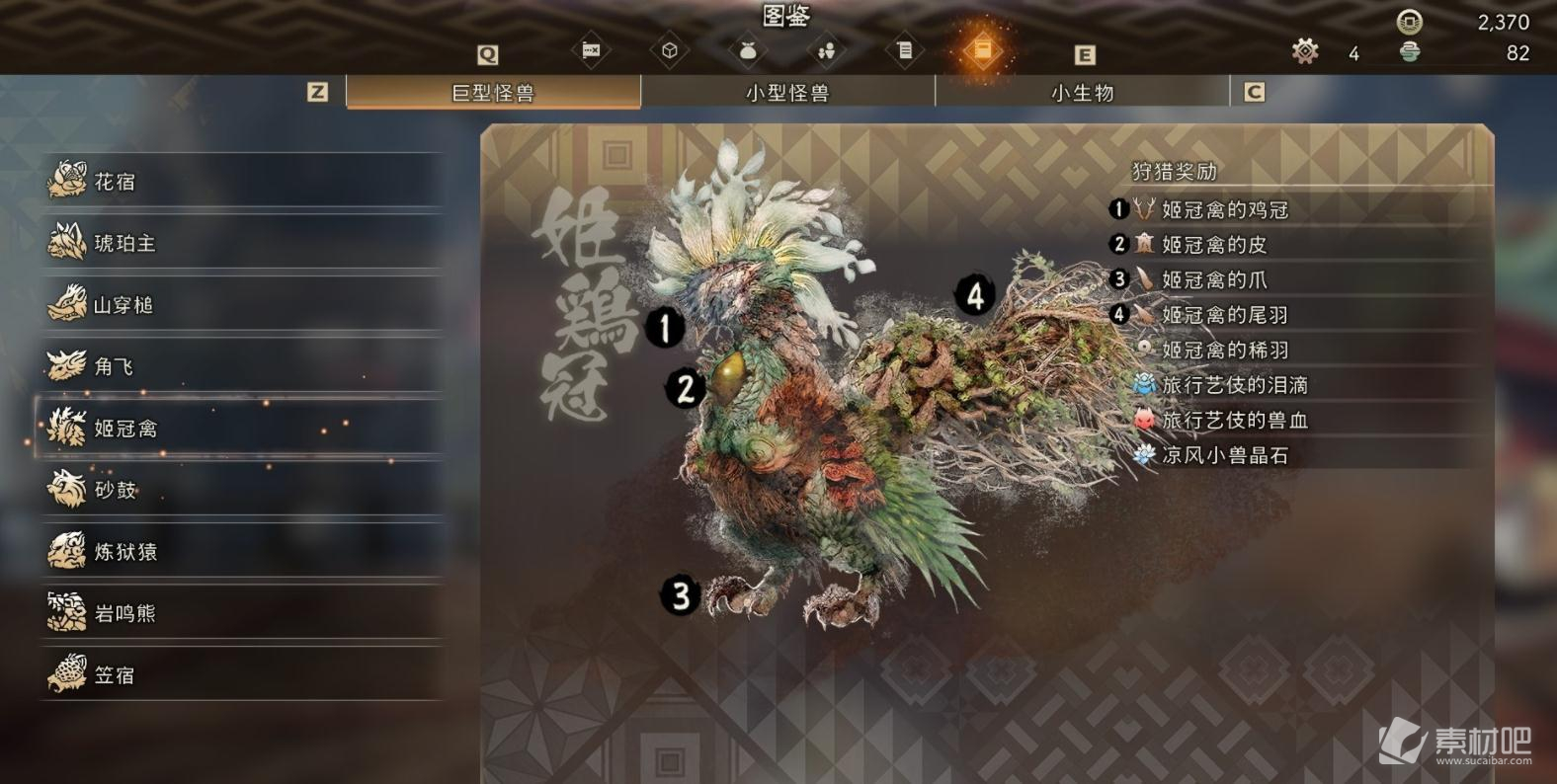Select 花宿 in the monster list
Image resolution: width=1557 pixels, height=784 pixels.
[x=240, y=182]
